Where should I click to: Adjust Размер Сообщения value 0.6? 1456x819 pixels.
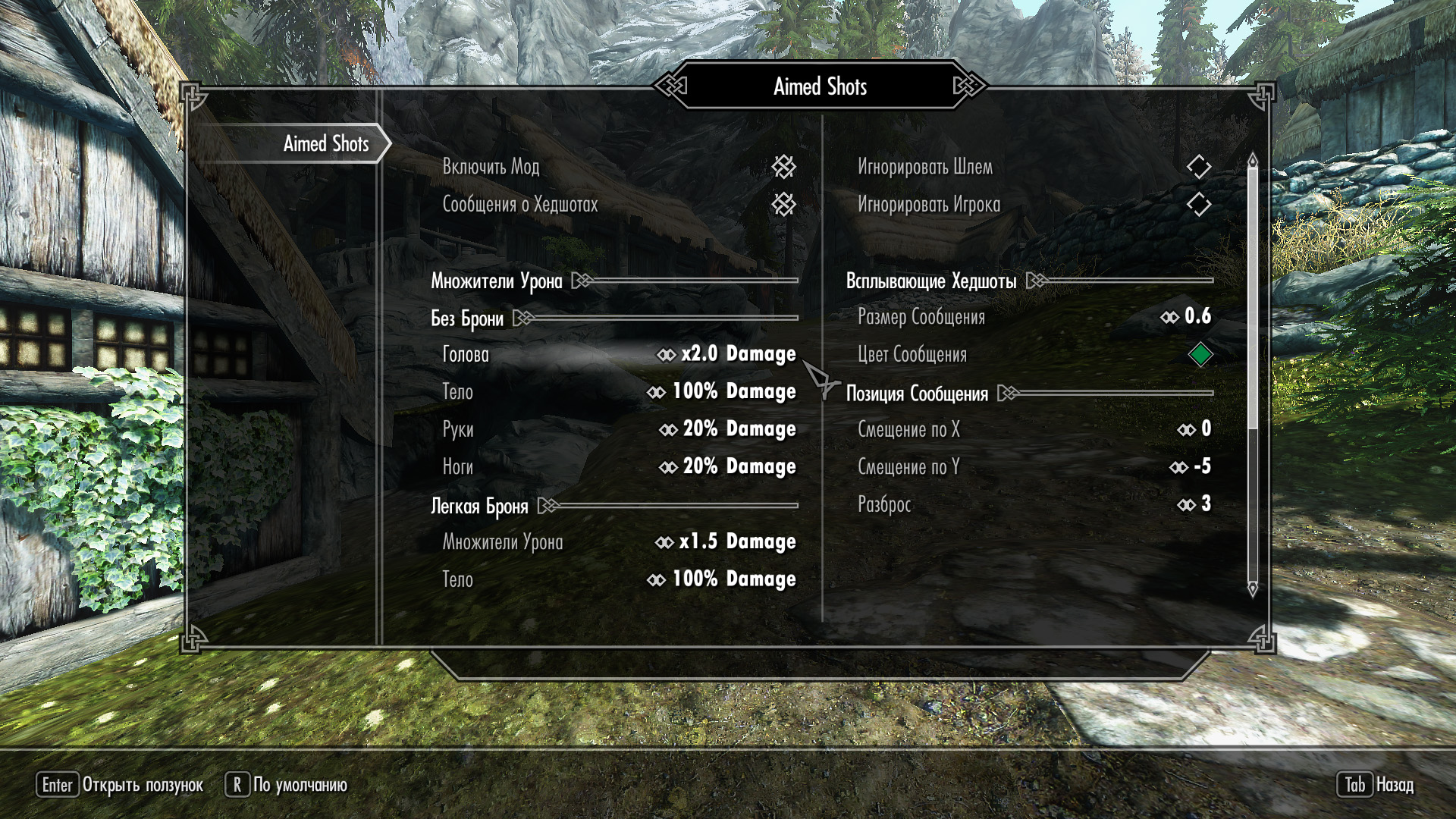1187,316
